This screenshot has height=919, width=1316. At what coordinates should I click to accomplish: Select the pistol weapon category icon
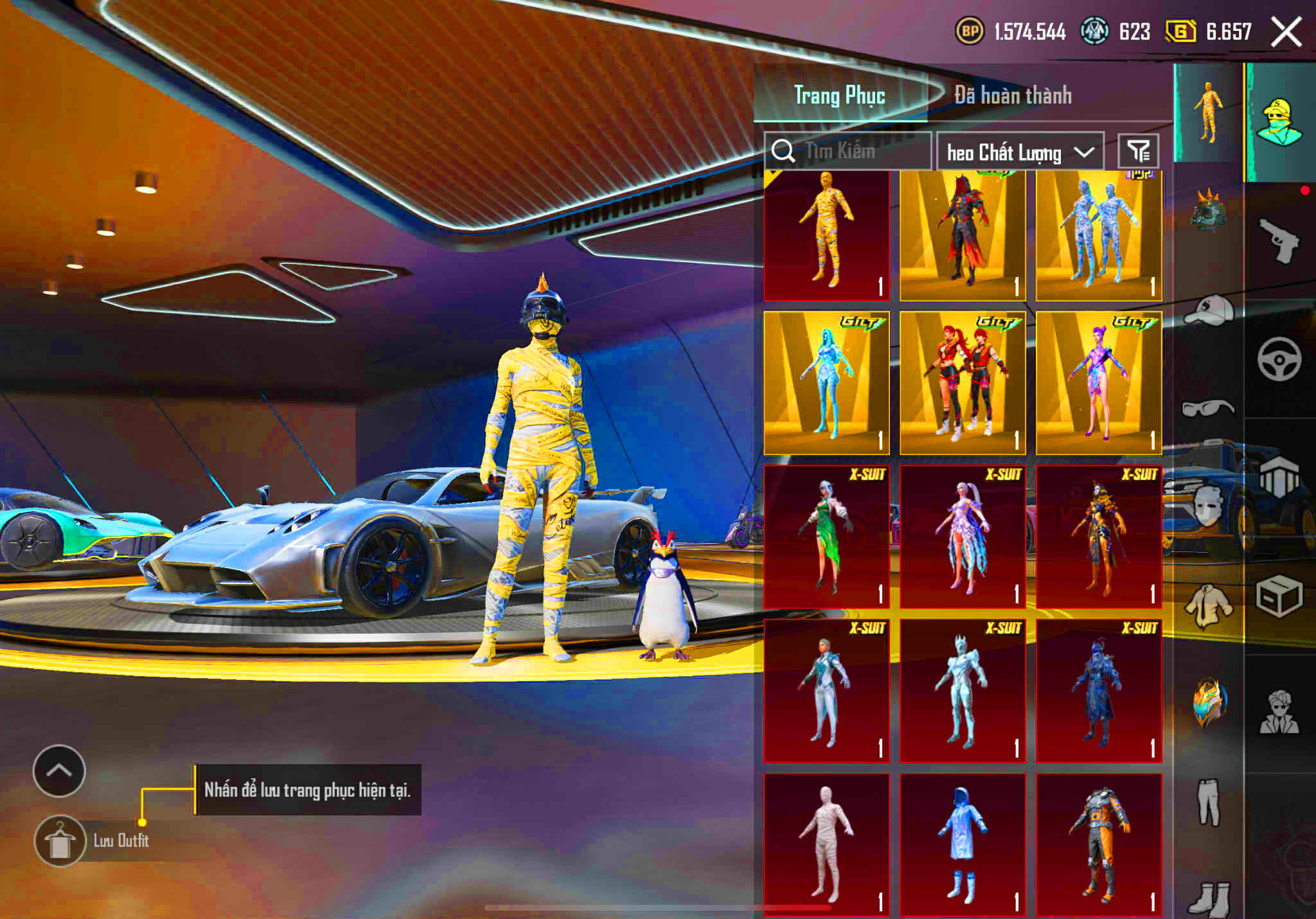tap(1279, 240)
